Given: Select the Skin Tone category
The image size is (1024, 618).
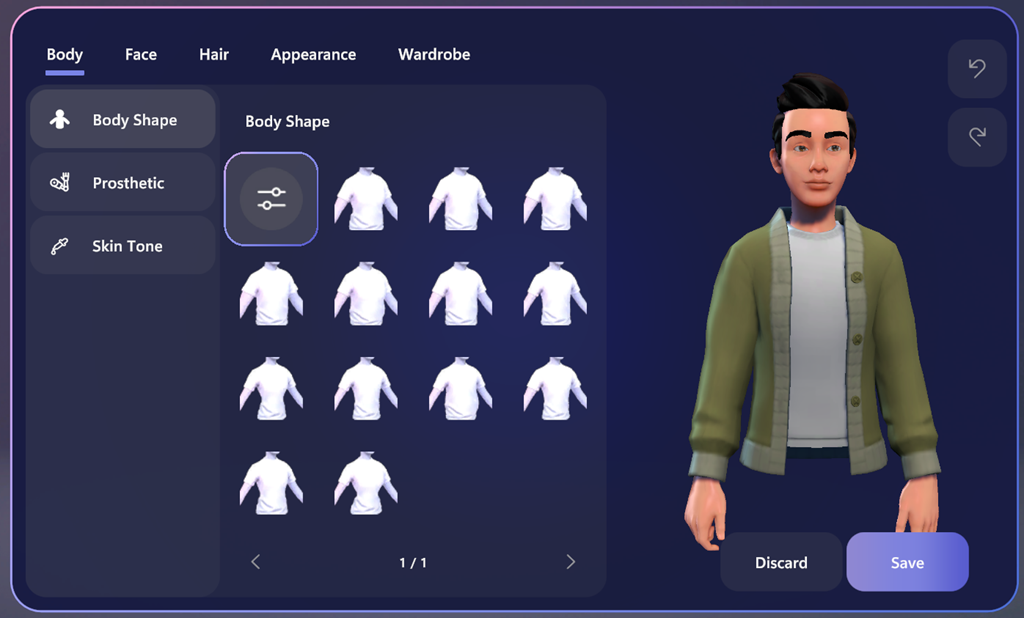Looking at the screenshot, I should point(122,246).
